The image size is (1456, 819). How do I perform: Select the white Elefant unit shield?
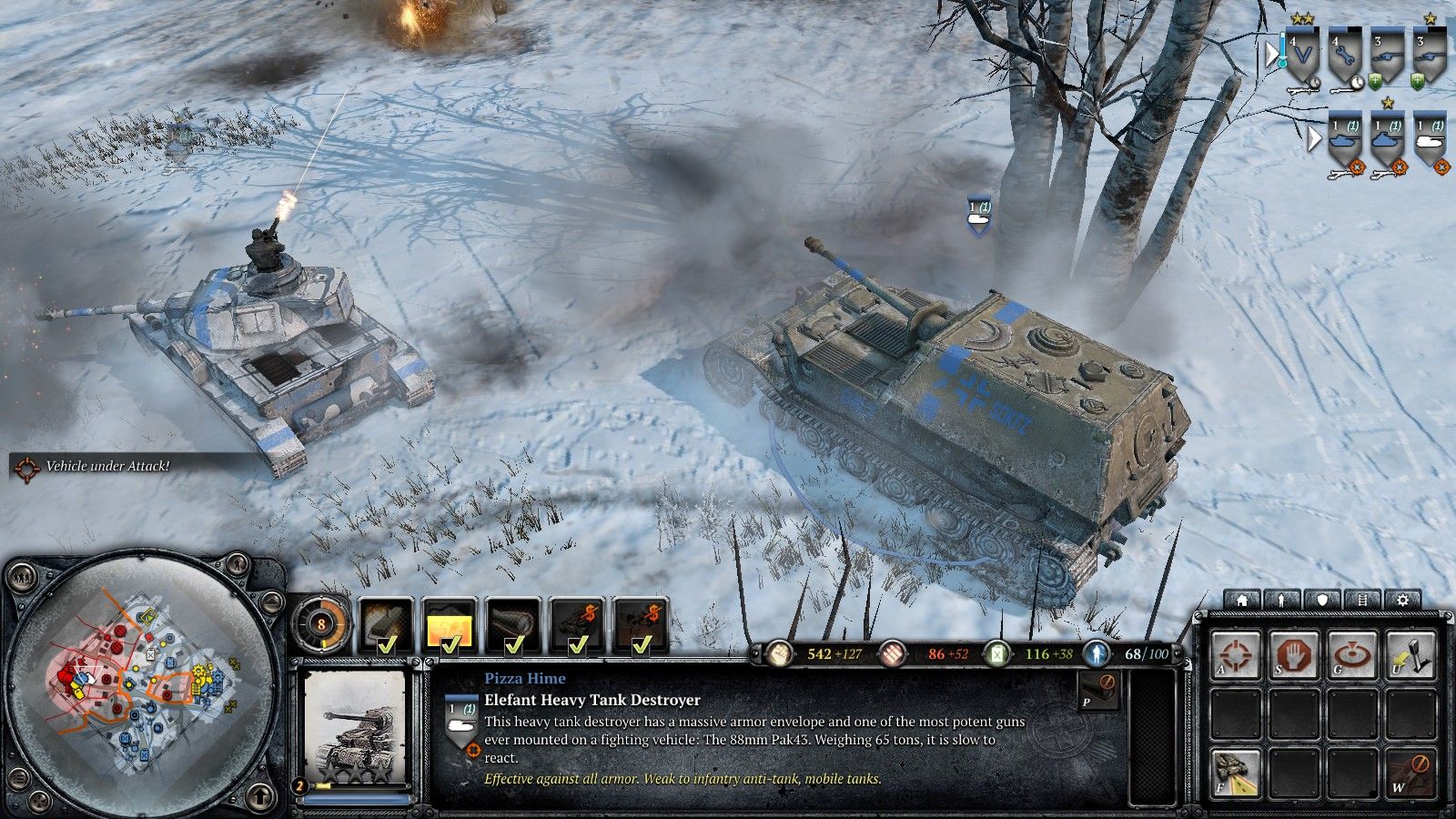coord(1429,138)
